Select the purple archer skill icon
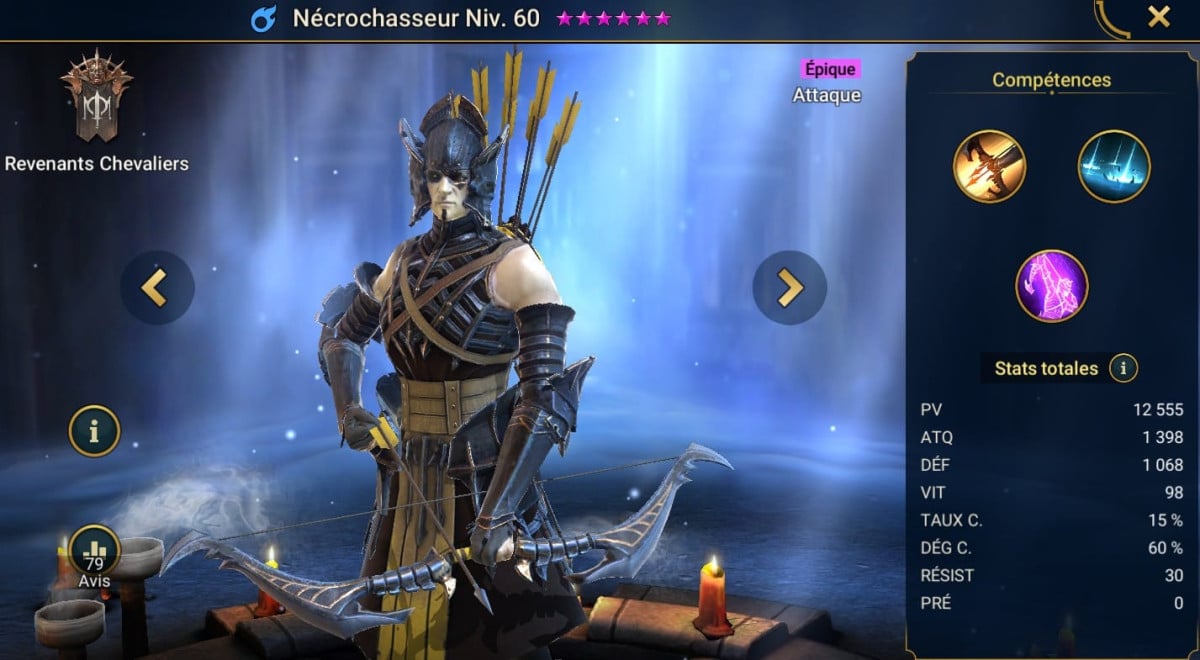 (1051, 286)
